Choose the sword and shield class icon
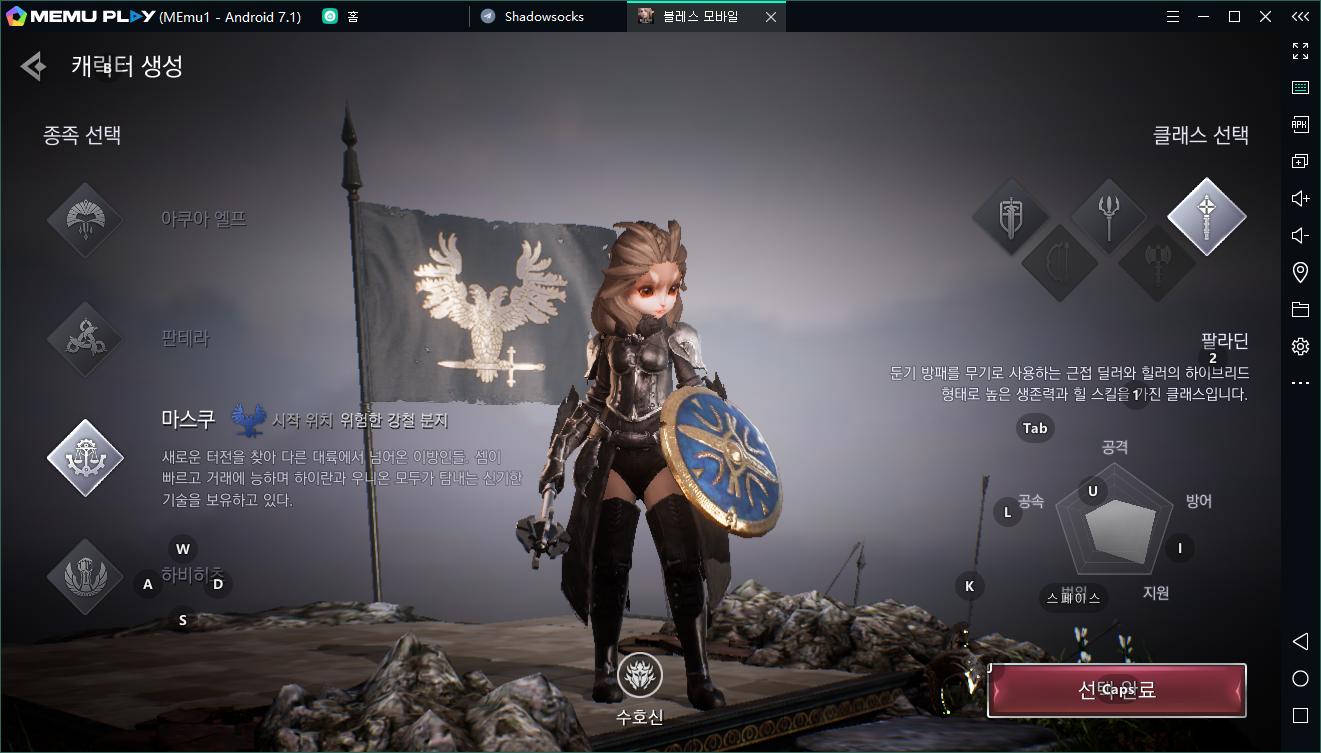 1011,216
